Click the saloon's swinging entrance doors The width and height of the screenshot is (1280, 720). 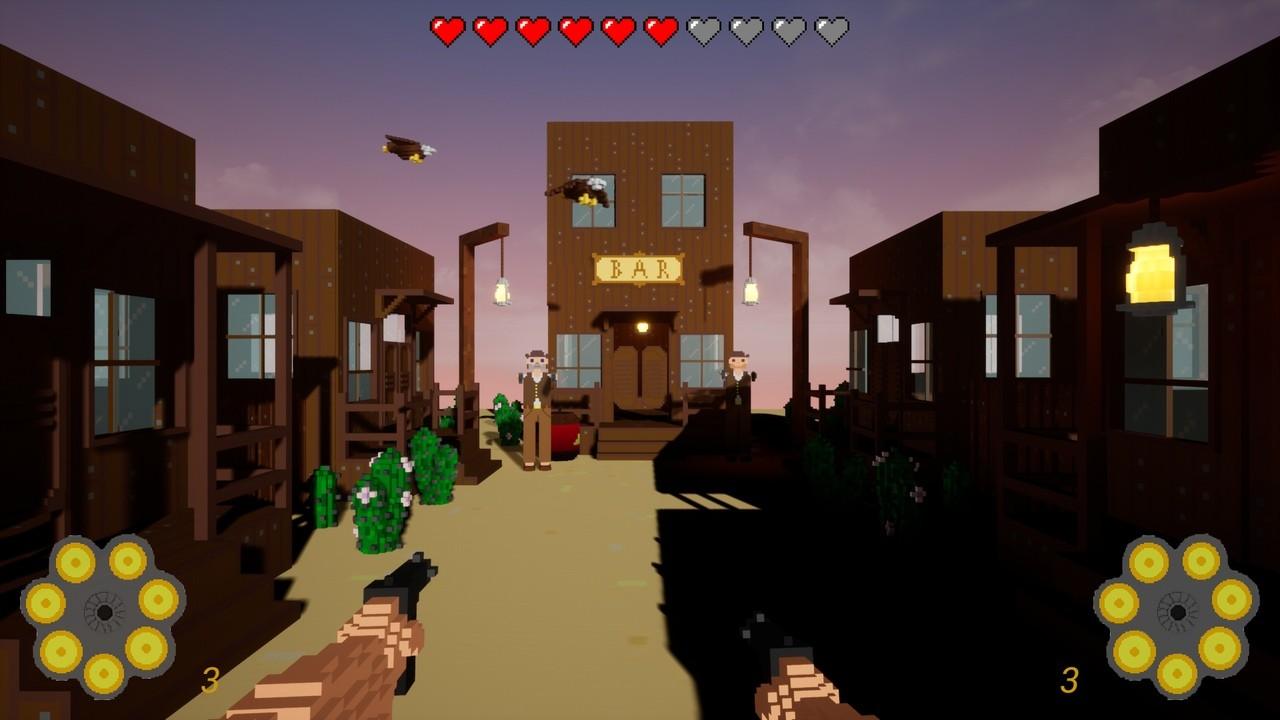point(641,375)
